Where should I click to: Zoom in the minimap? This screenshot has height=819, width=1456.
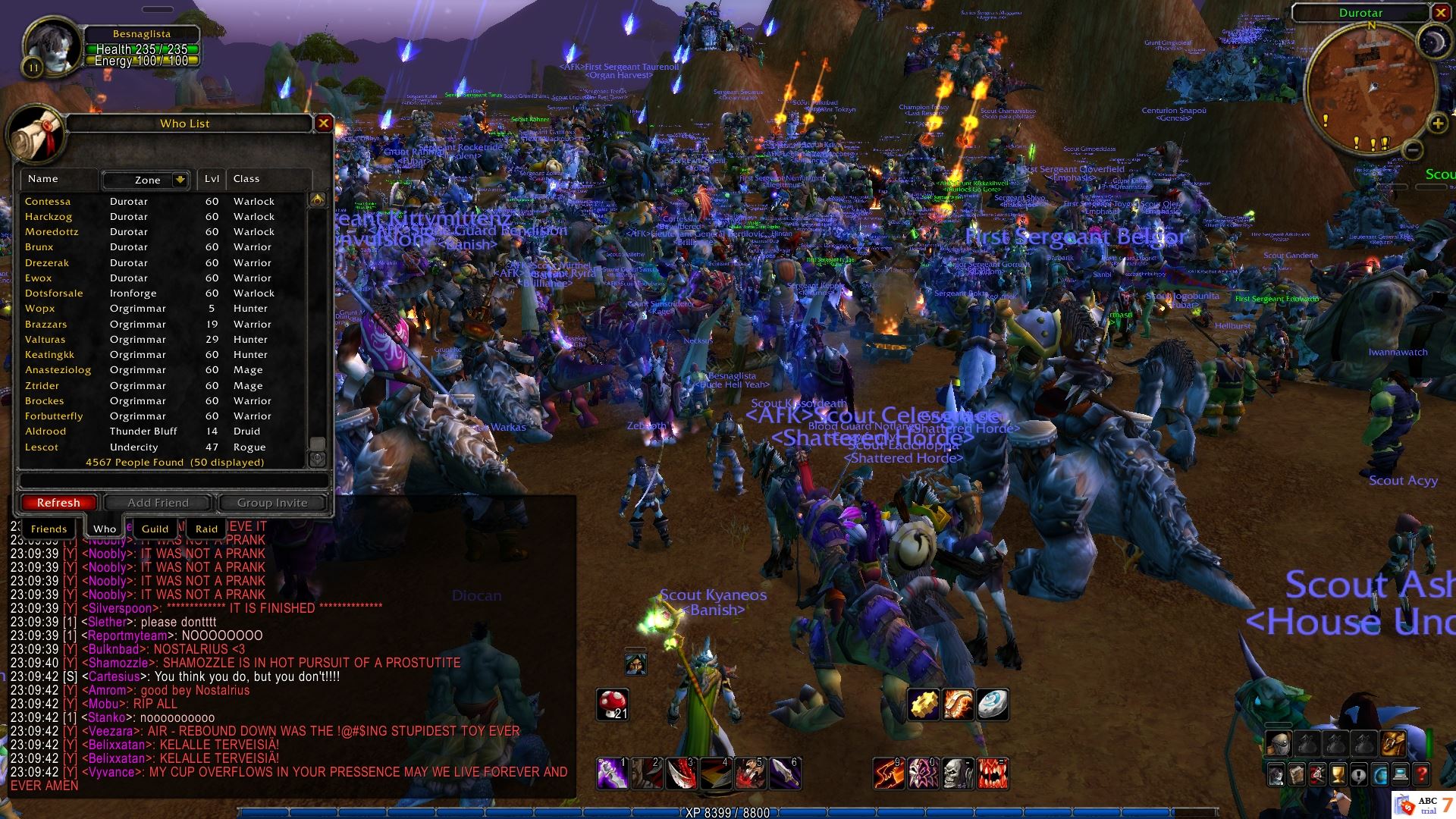click(x=1437, y=124)
